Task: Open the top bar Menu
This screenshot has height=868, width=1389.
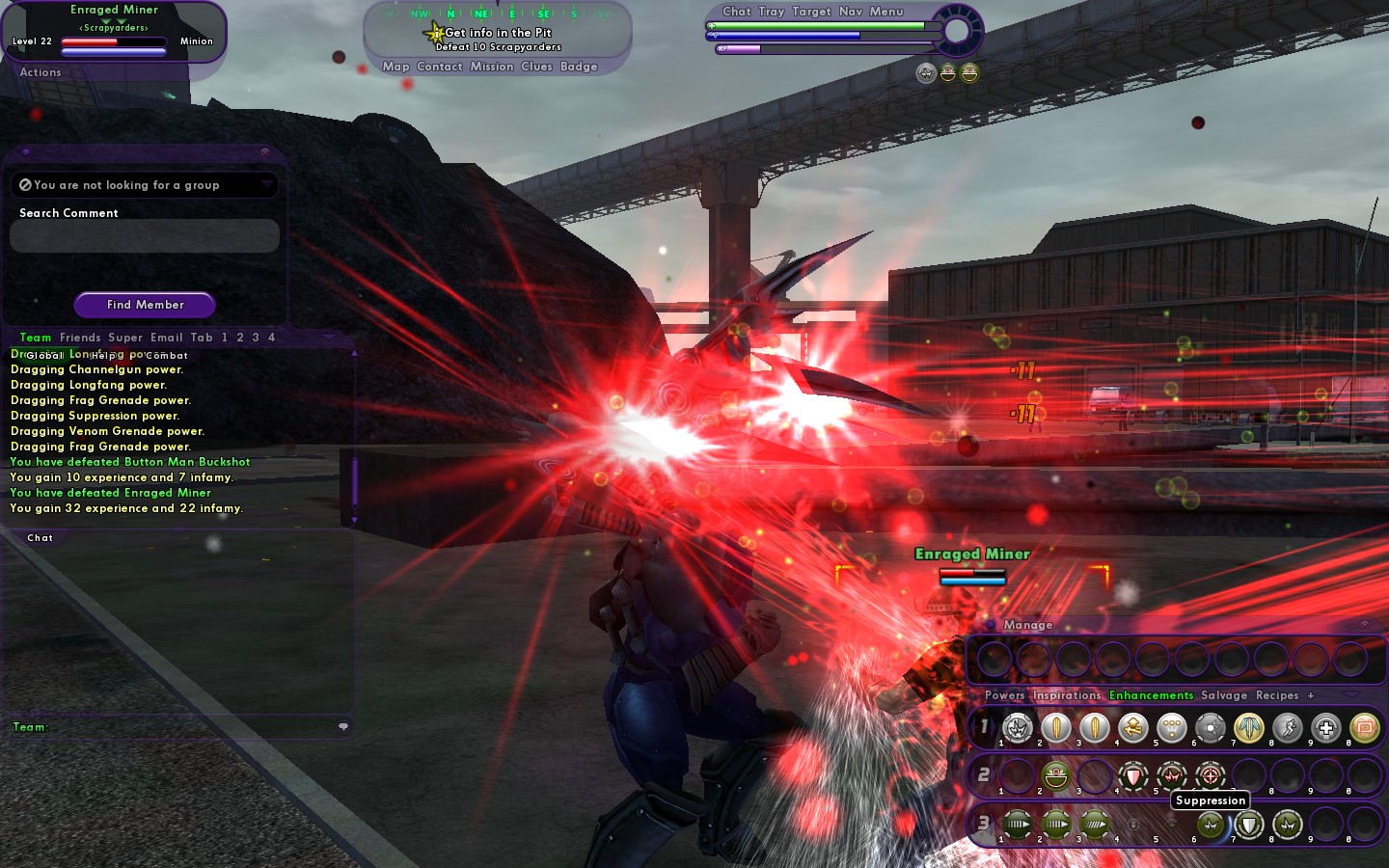Action: click(886, 12)
